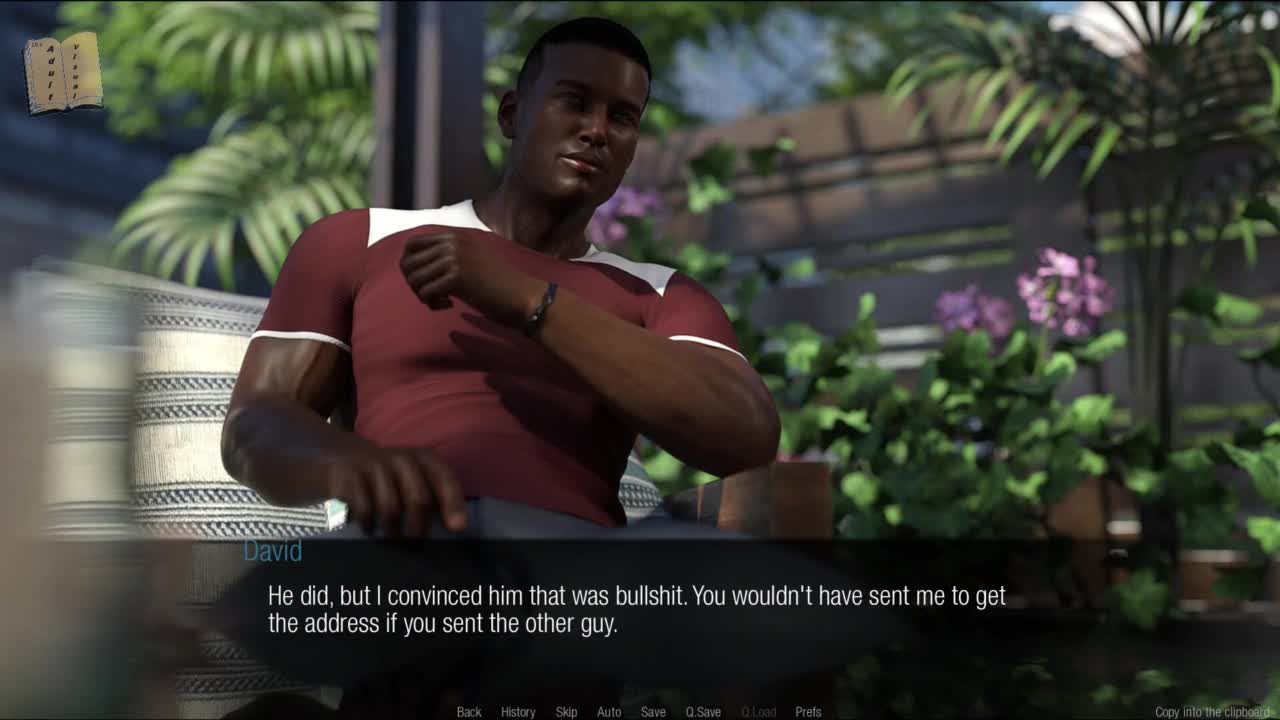Open the dialogue History log

(x=518, y=712)
